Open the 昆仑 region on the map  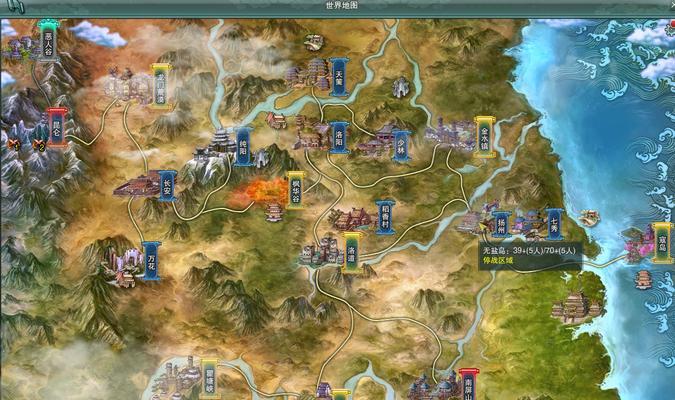pyautogui.click(x=57, y=127)
